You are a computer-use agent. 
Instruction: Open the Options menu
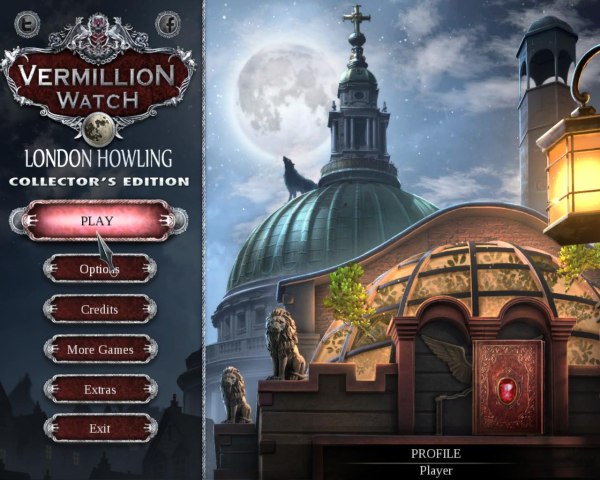click(x=99, y=268)
